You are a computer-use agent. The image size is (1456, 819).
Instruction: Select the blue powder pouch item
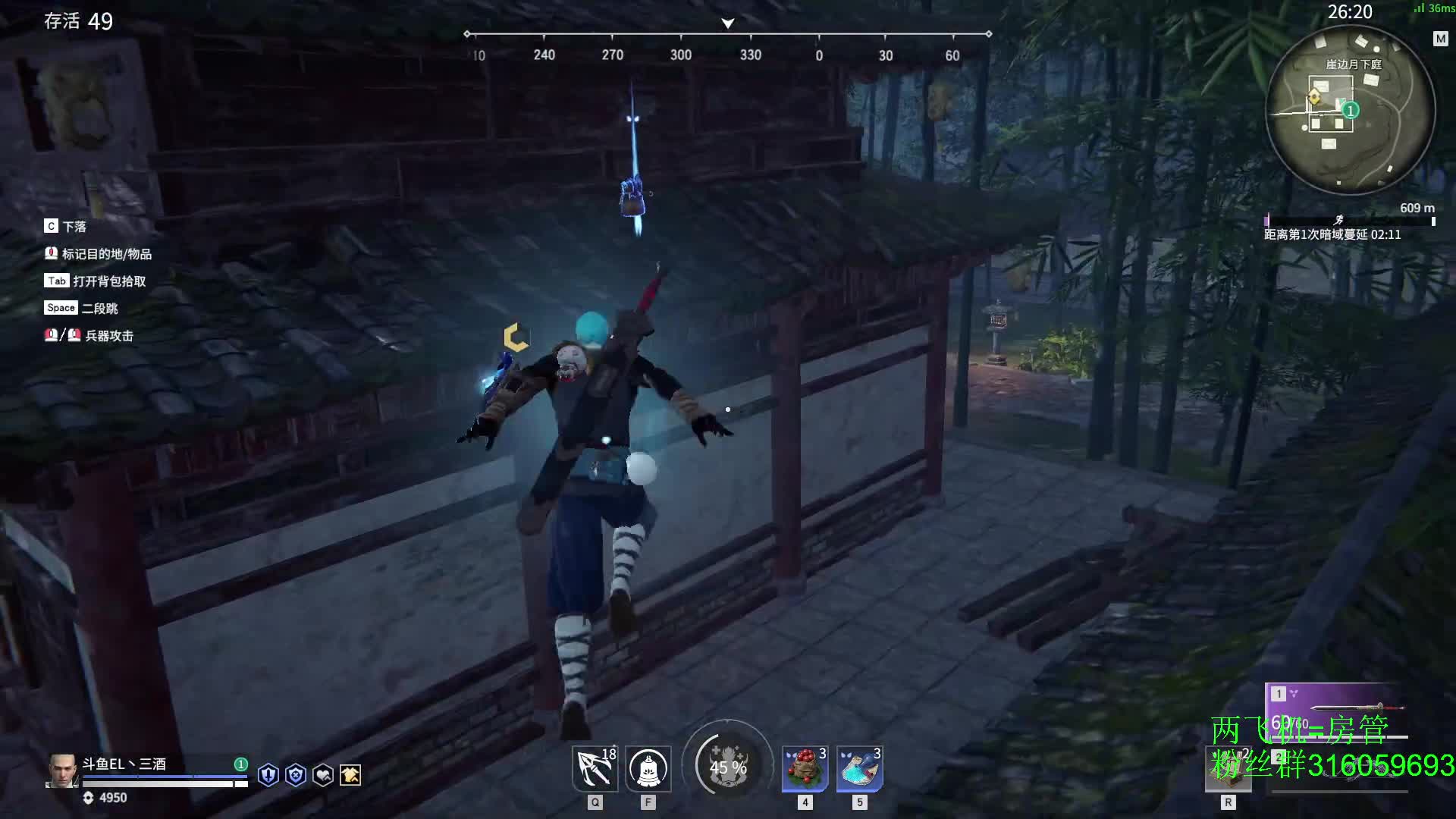859,768
